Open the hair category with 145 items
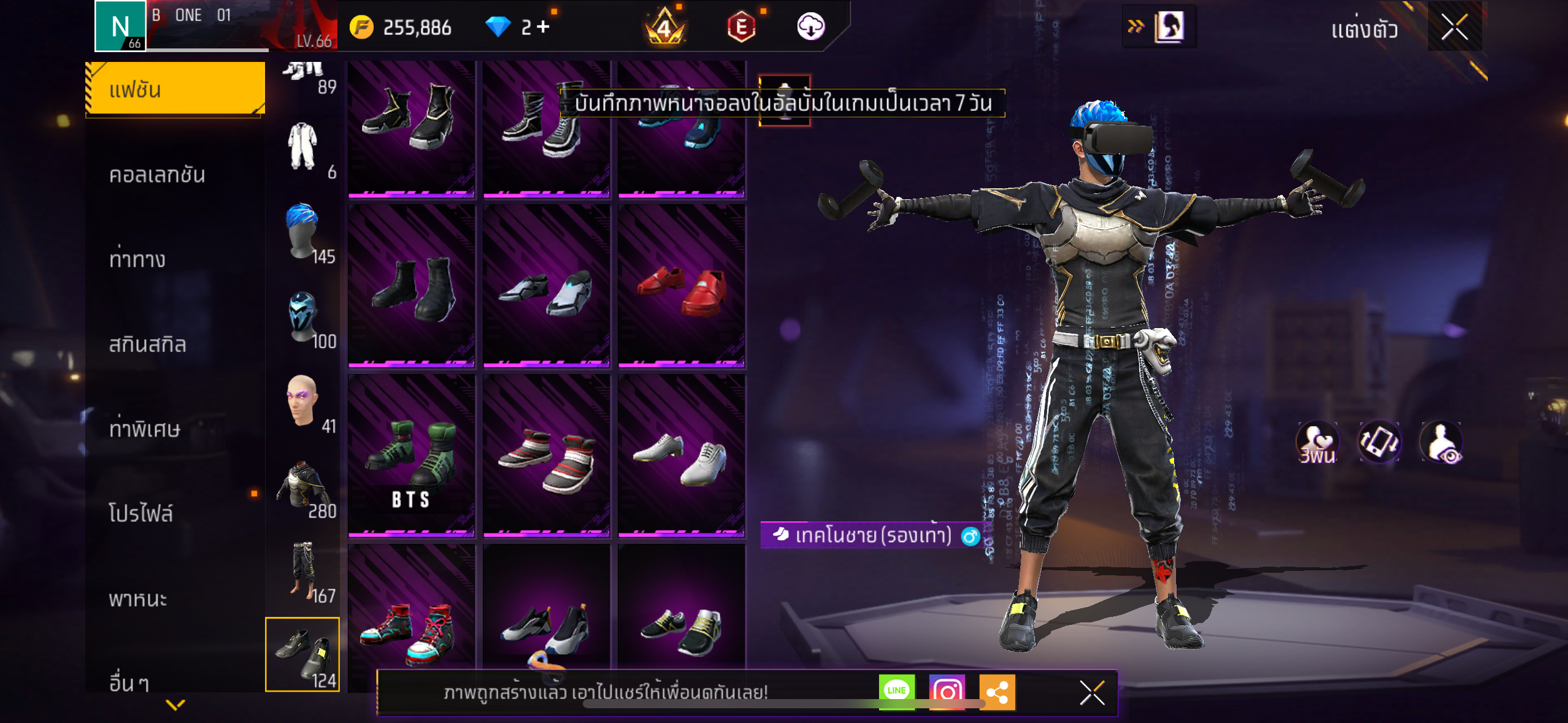Viewport: 1568px width, 723px height. (304, 232)
